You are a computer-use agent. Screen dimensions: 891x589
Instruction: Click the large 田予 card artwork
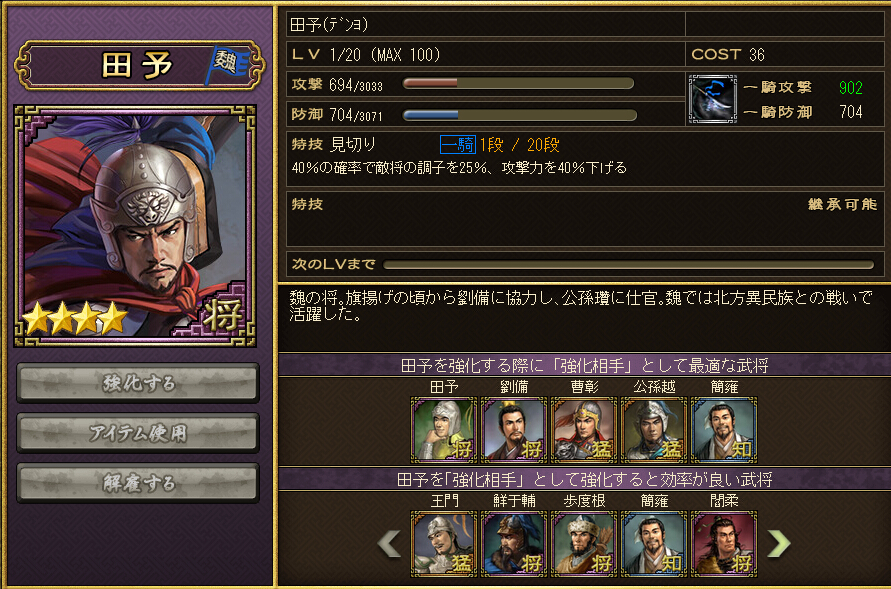tap(135, 225)
